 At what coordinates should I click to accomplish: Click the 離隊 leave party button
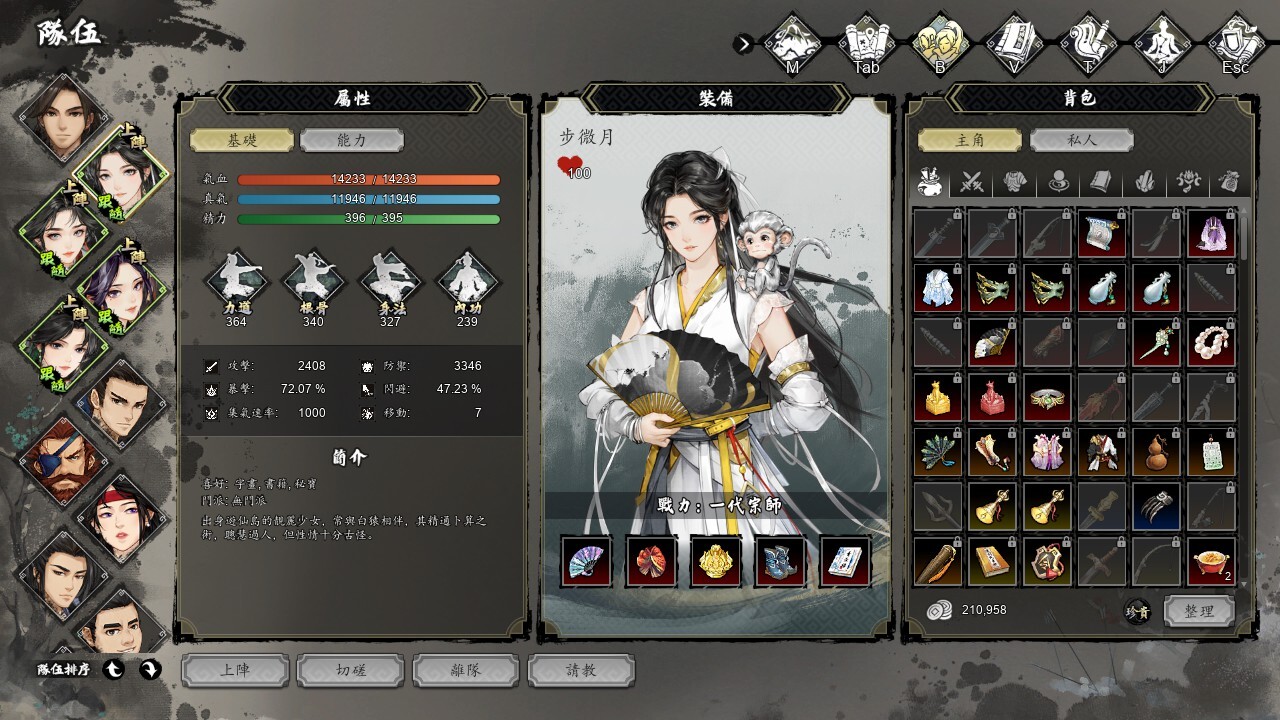coord(466,670)
